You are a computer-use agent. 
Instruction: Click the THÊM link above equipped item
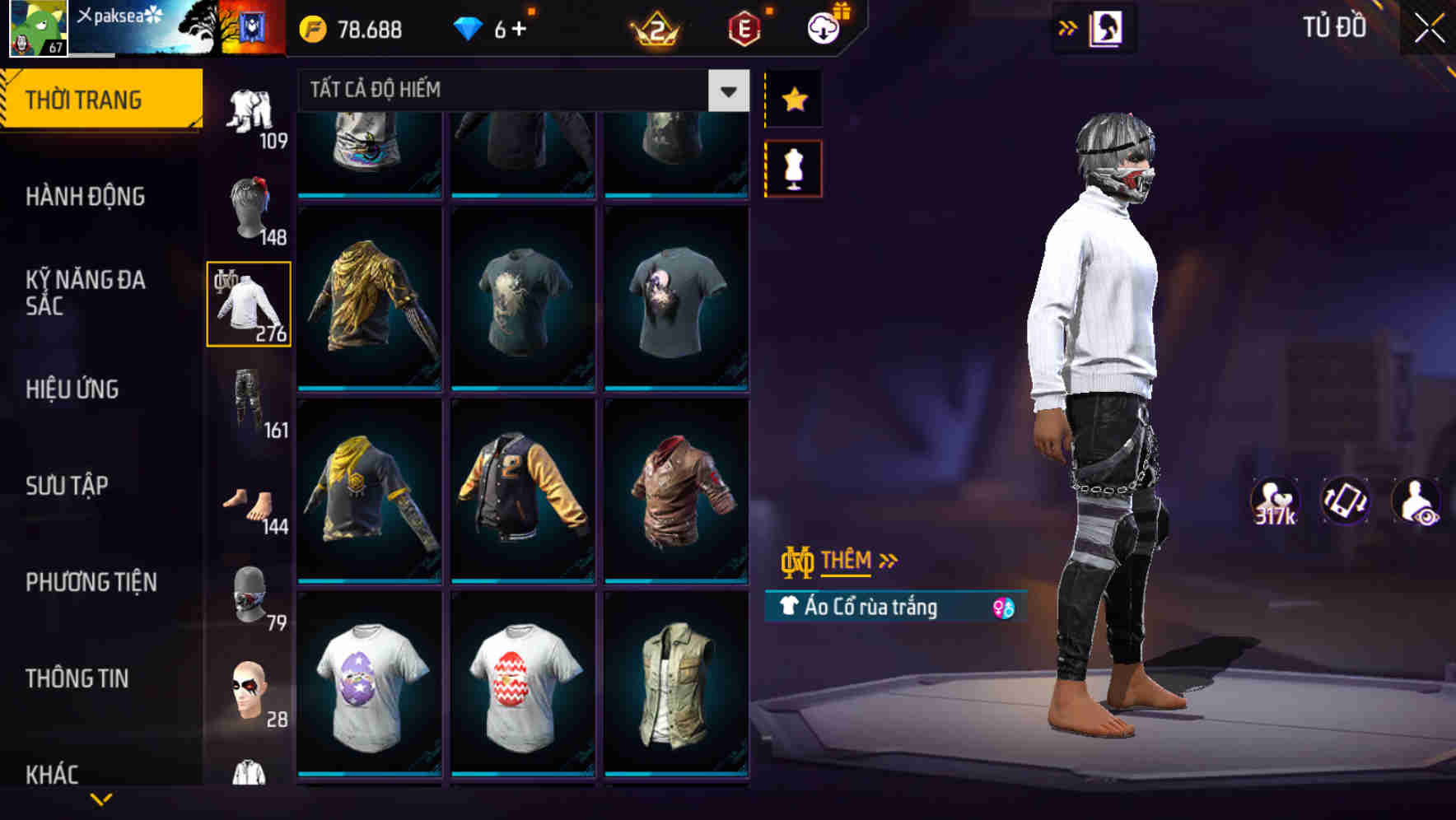click(x=848, y=561)
